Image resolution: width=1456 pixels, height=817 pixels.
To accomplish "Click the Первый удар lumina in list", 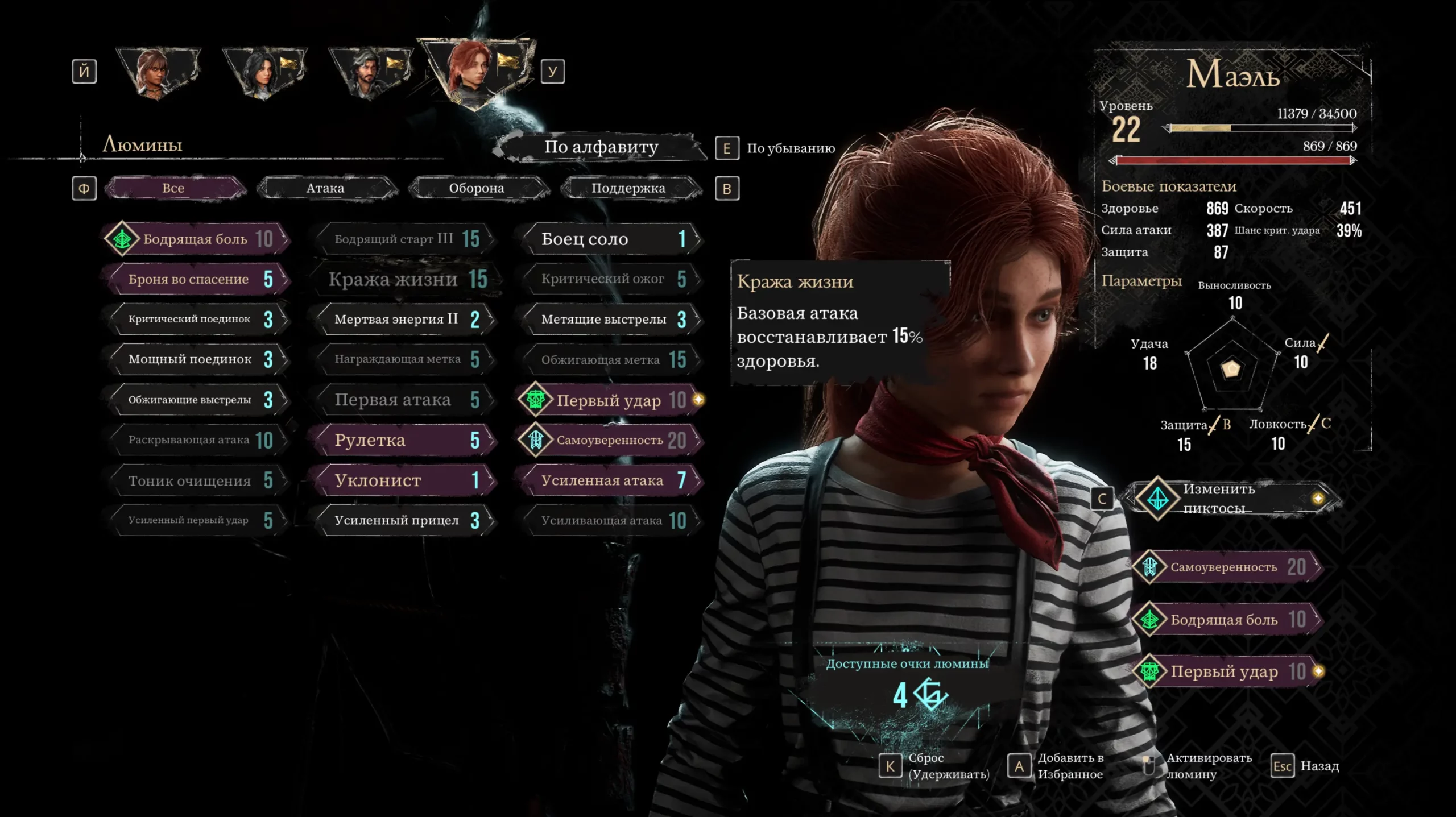I will pos(611,400).
